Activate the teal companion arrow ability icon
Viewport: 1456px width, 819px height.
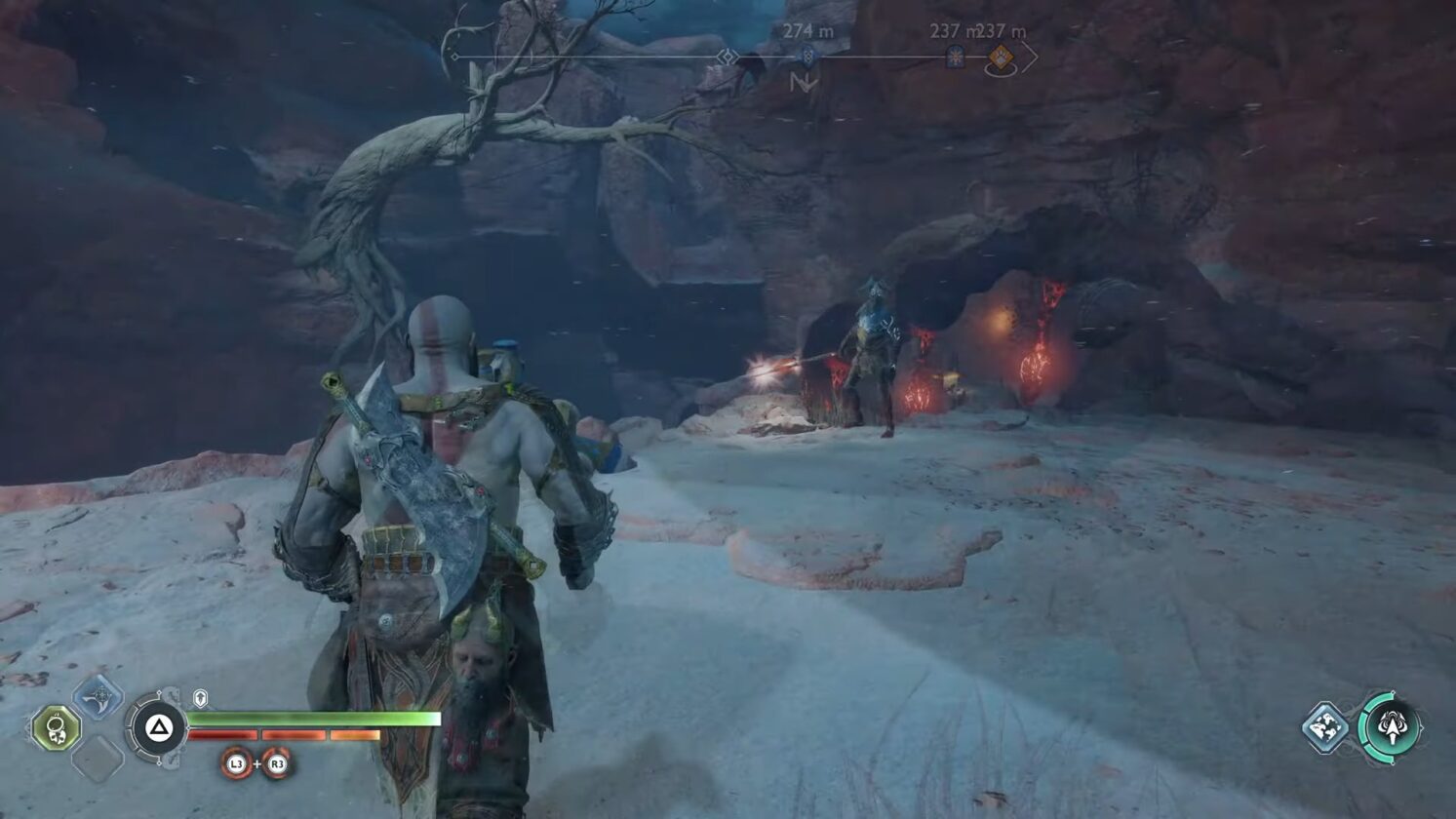pyautogui.click(x=1392, y=727)
